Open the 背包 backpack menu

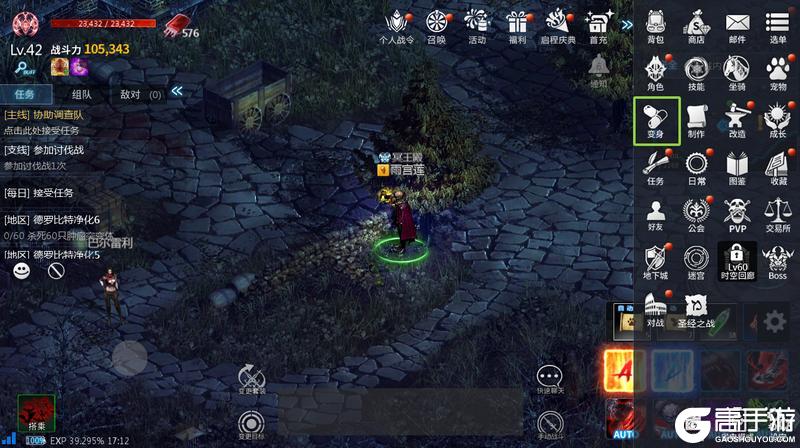click(x=656, y=26)
